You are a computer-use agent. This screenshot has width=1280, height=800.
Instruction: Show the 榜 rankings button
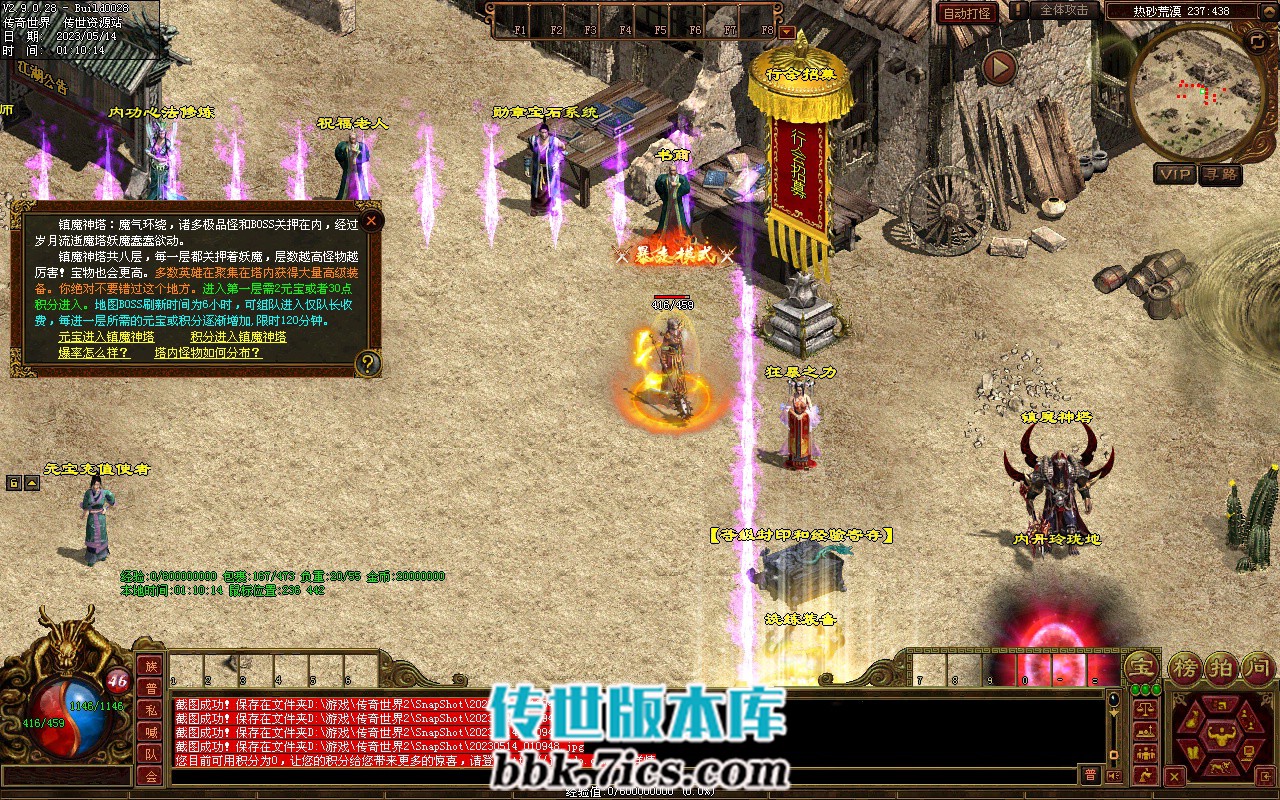tap(1186, 668)
